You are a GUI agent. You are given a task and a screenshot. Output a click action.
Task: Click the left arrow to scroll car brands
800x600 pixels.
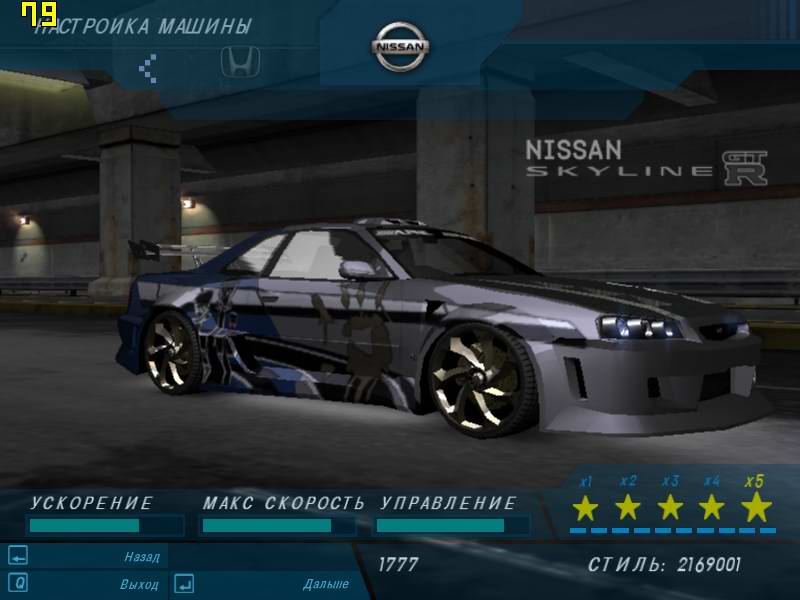click(x=148, y=67)
